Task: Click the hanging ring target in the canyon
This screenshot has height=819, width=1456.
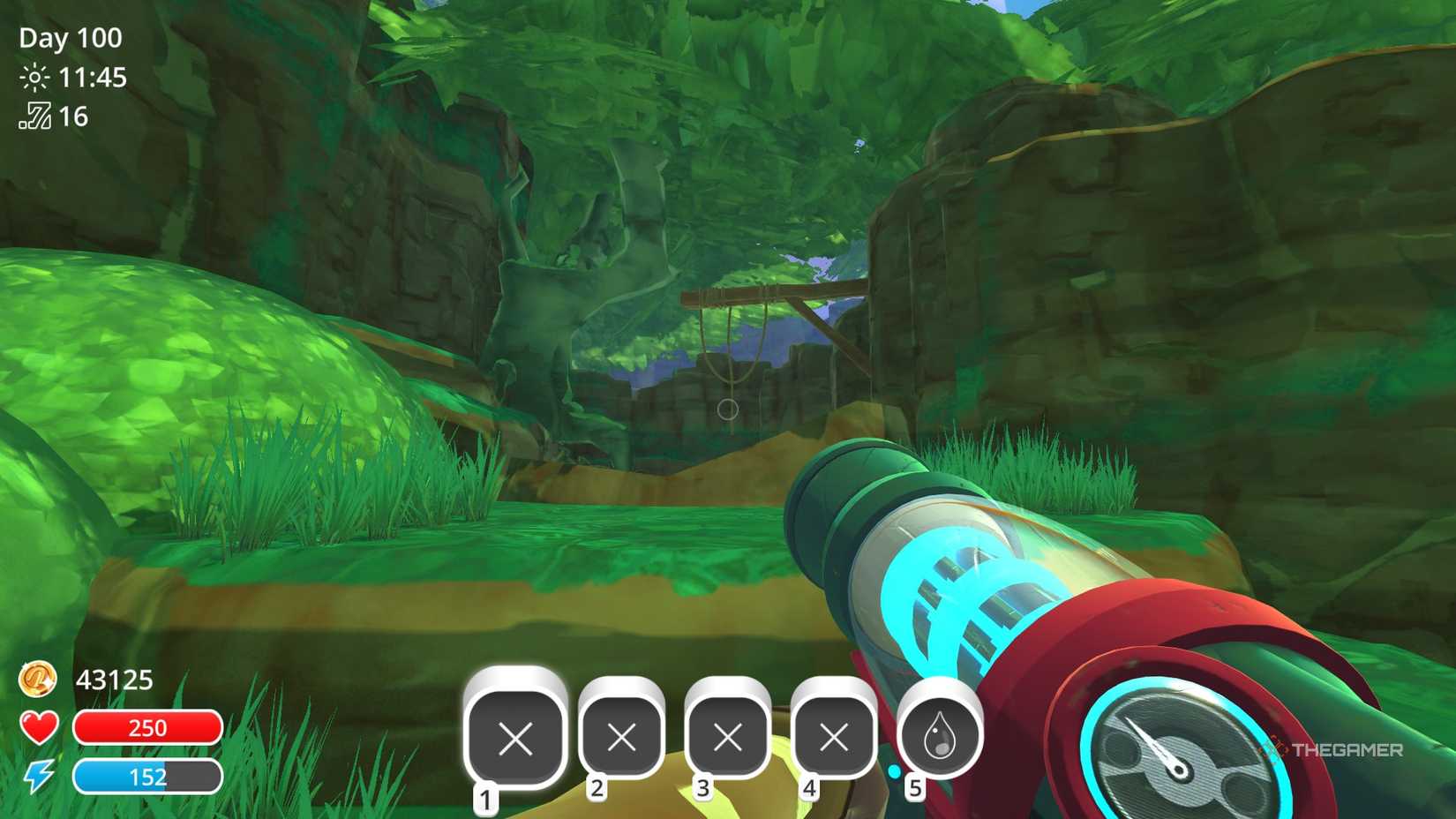Action: click(x=727, y=409)
